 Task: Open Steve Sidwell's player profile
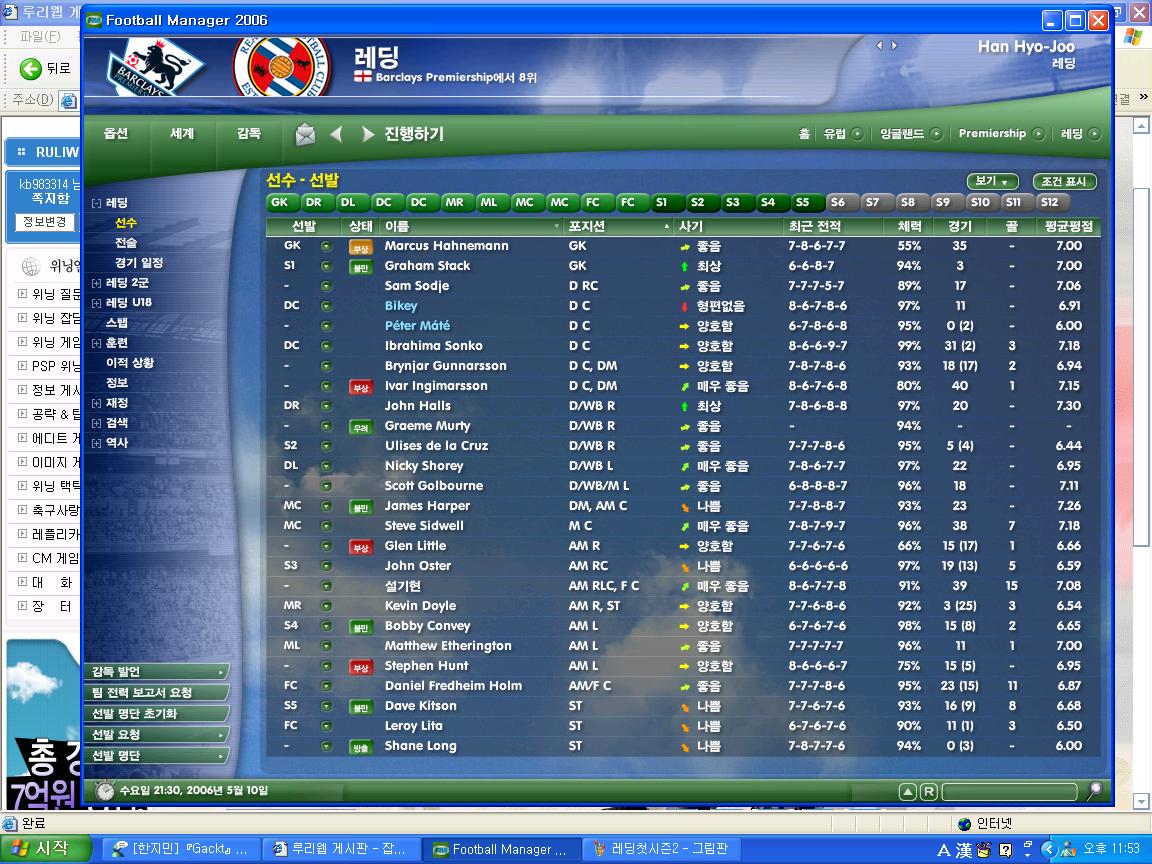coord(424,526)
